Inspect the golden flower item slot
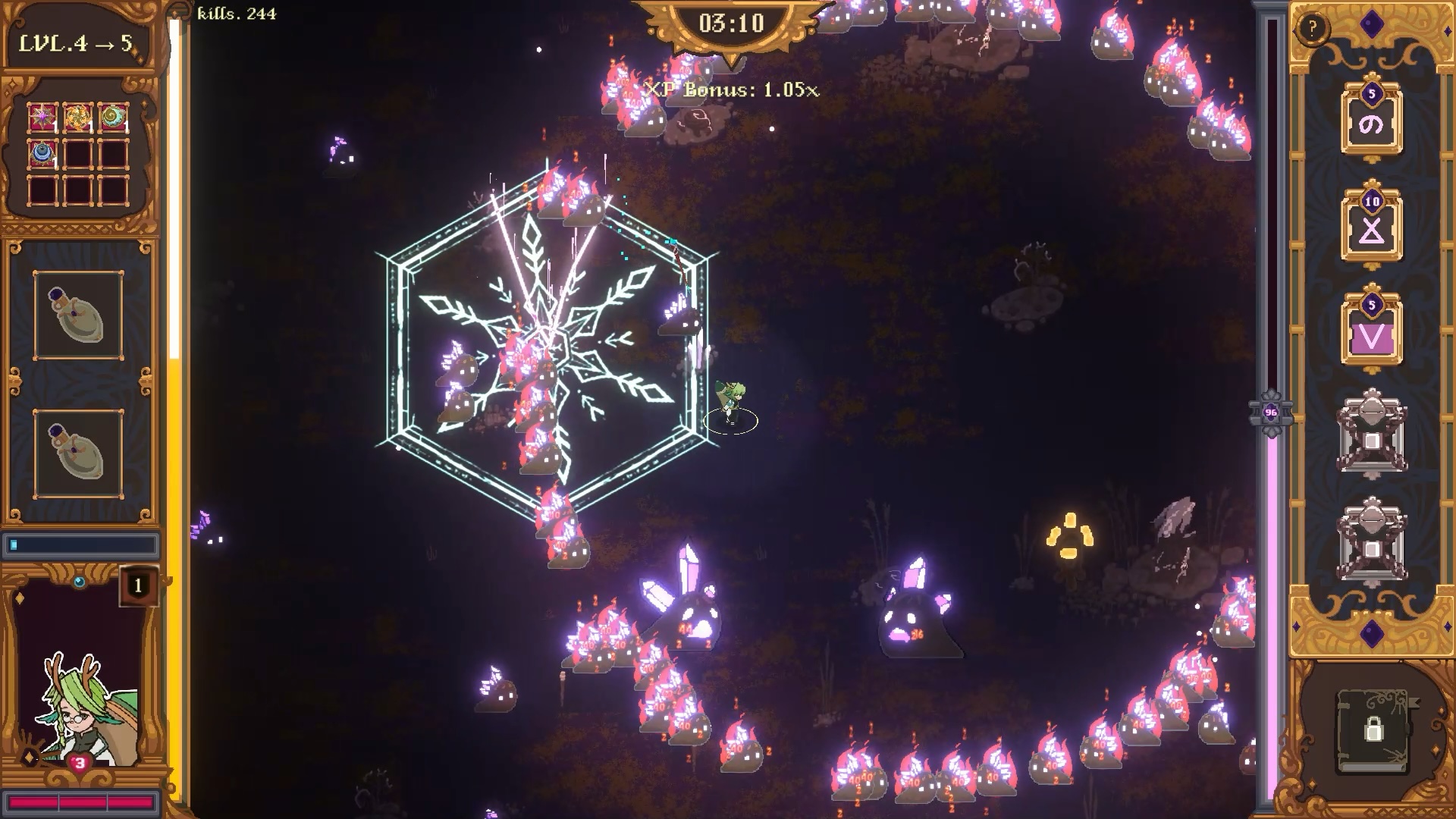 (77, 117)
